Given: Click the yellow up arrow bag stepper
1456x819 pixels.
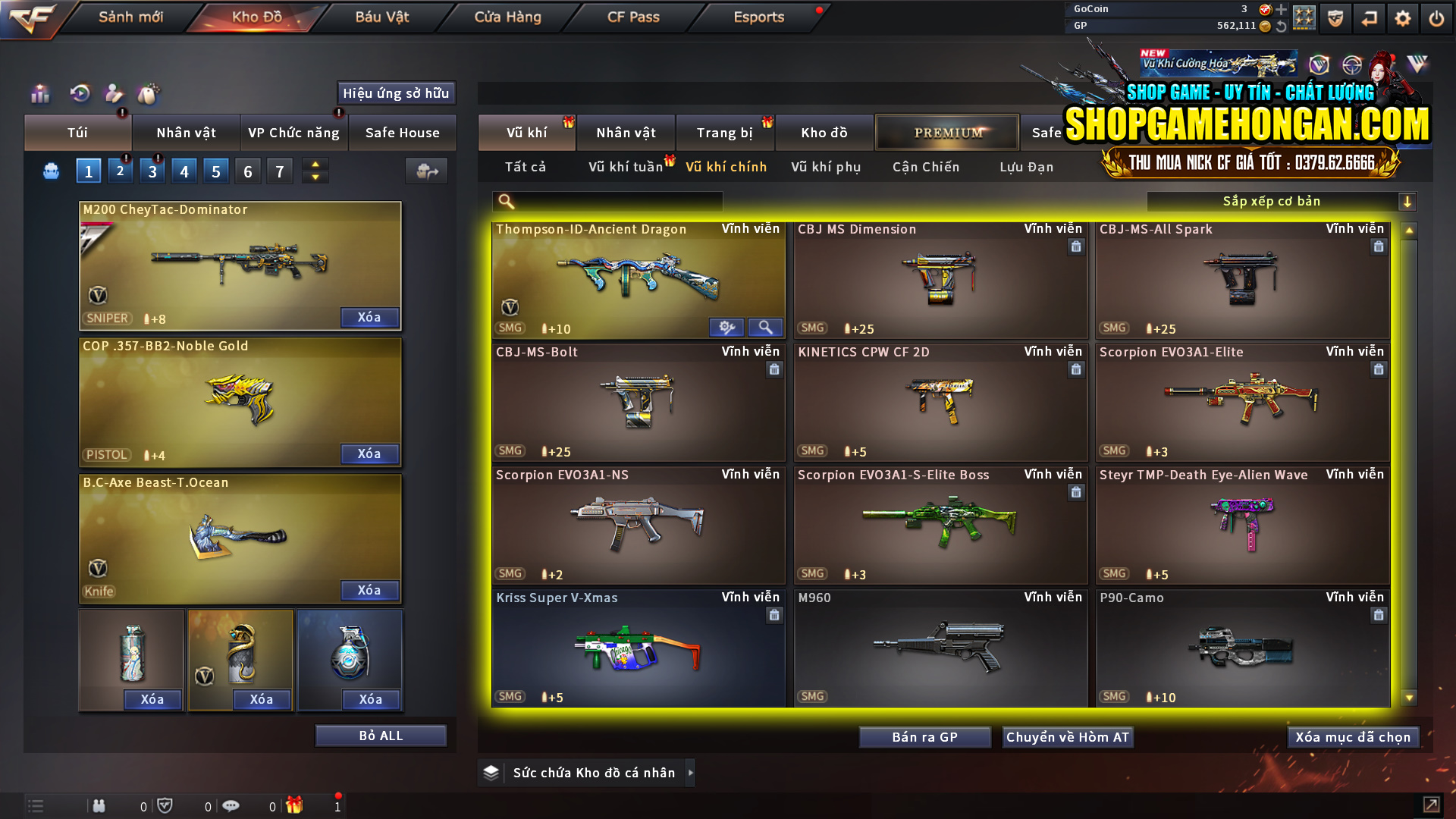Looking at the screenshot, I should coord(315,164).
